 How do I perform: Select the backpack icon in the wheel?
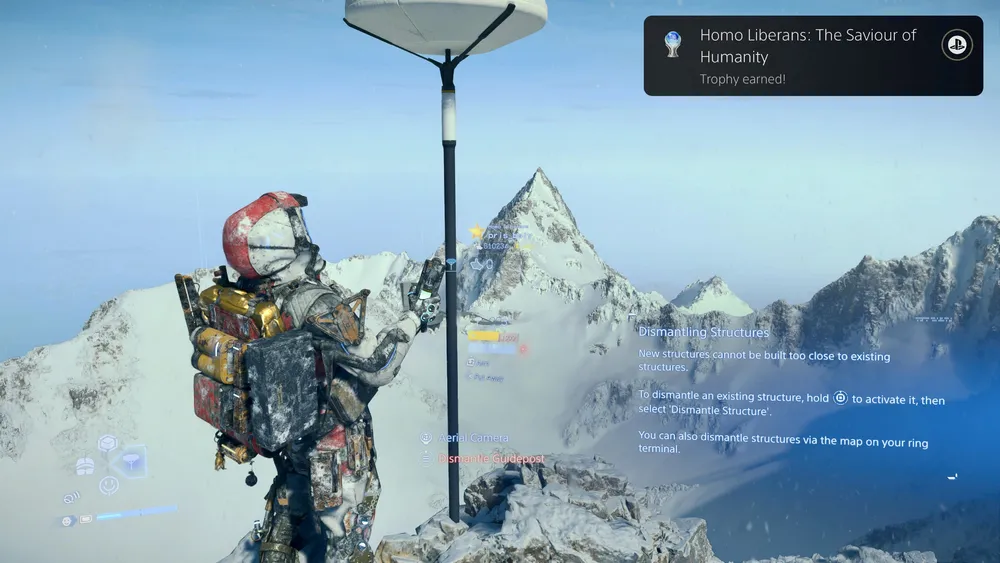point(85,465)
